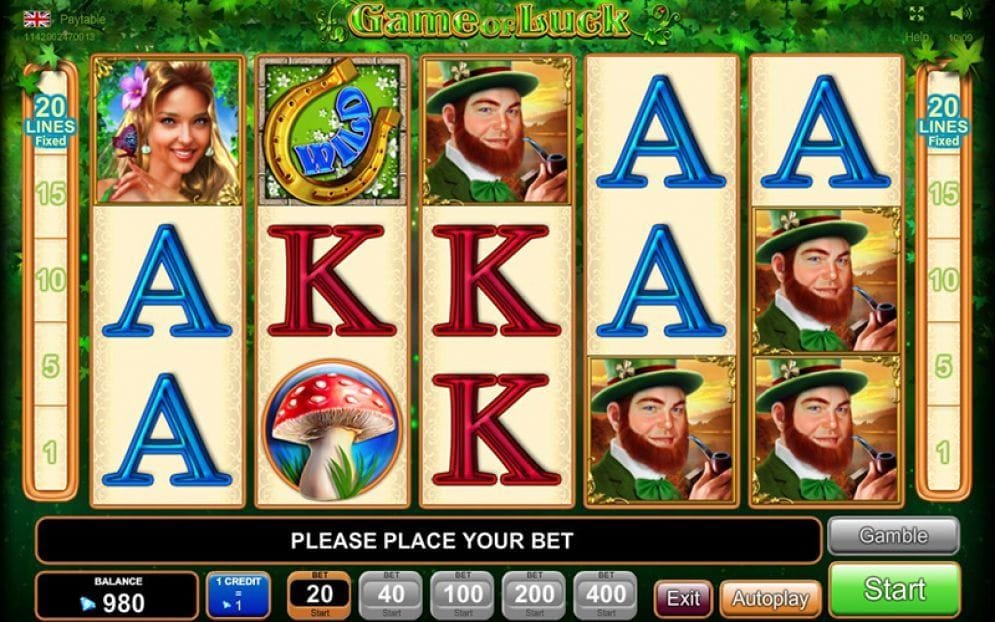The image size is (995, 622).
Task: Open the Paytable
Action: click(x=83, y=19)
